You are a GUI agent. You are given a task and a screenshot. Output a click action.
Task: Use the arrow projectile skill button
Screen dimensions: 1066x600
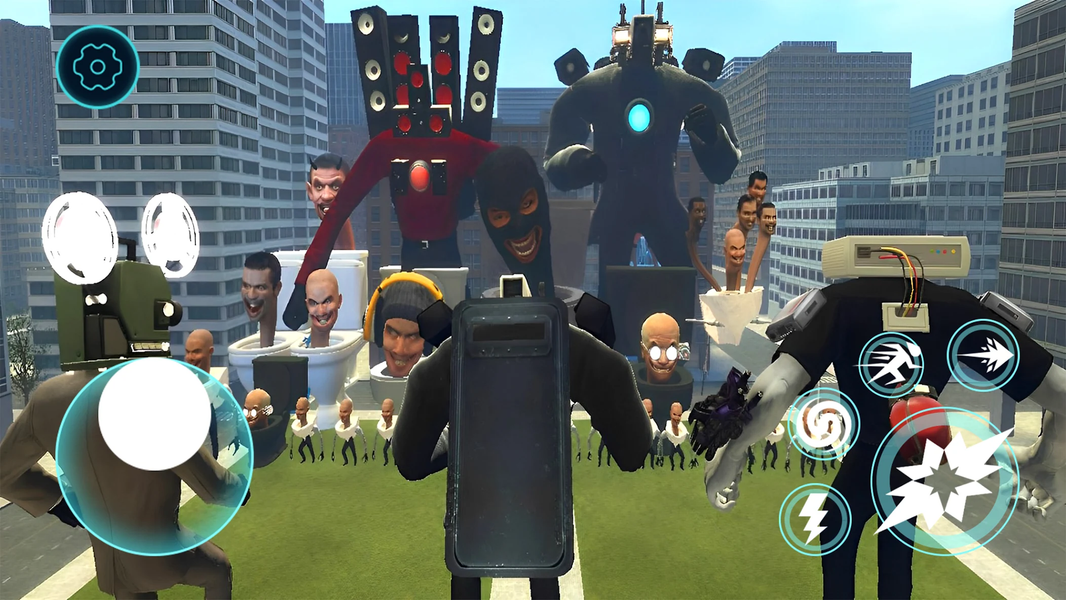pyautogui.click(x=983, y=355)
